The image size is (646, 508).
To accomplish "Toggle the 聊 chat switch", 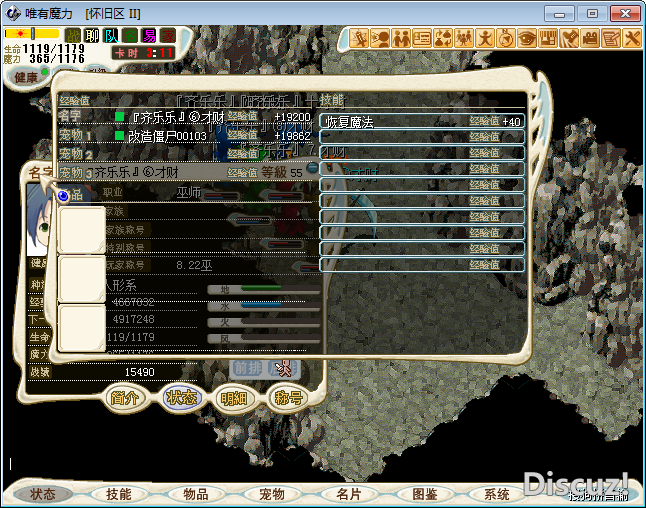I will pos(92,35).
